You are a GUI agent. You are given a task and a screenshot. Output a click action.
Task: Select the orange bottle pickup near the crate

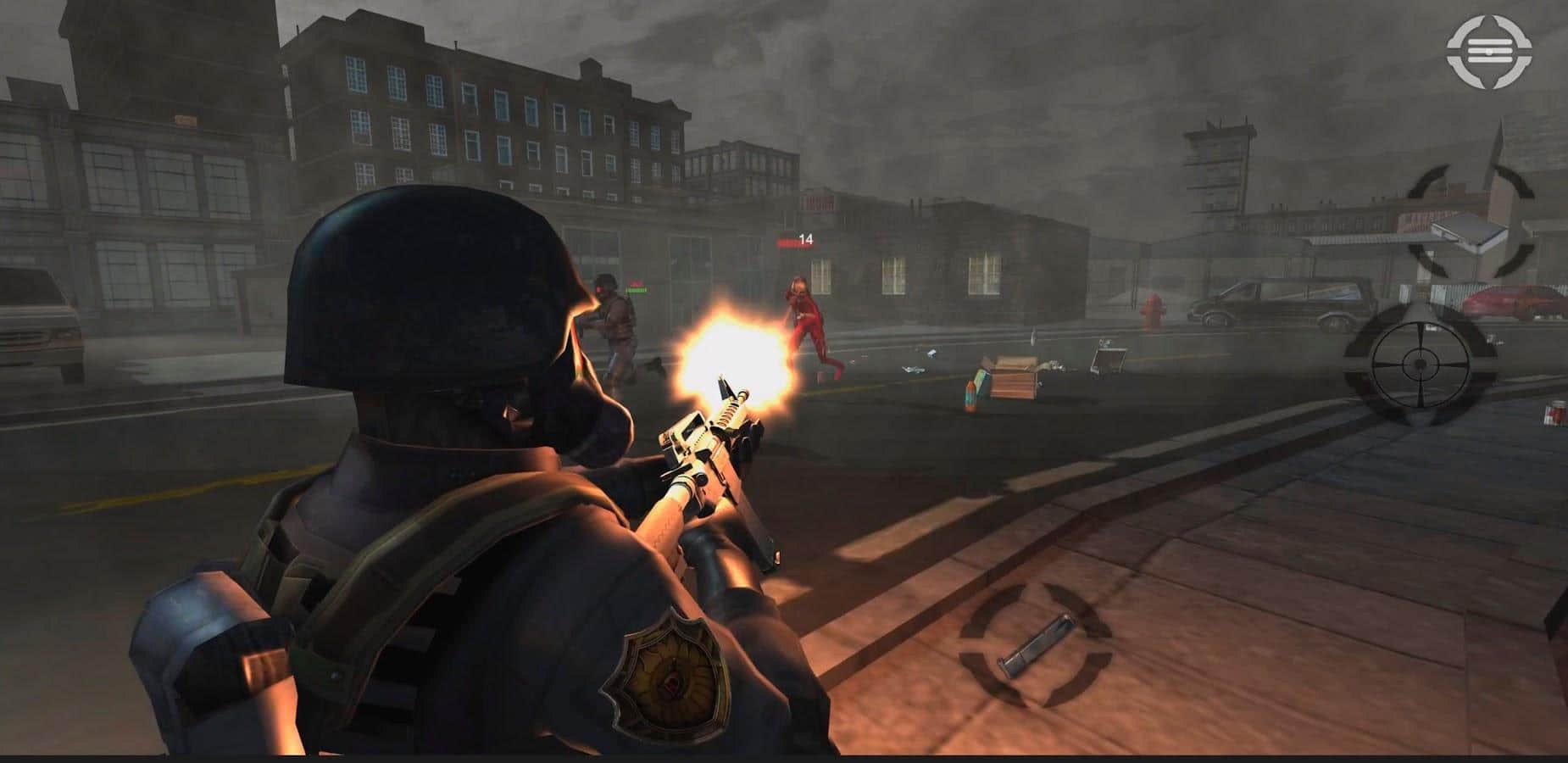point(970,396)
